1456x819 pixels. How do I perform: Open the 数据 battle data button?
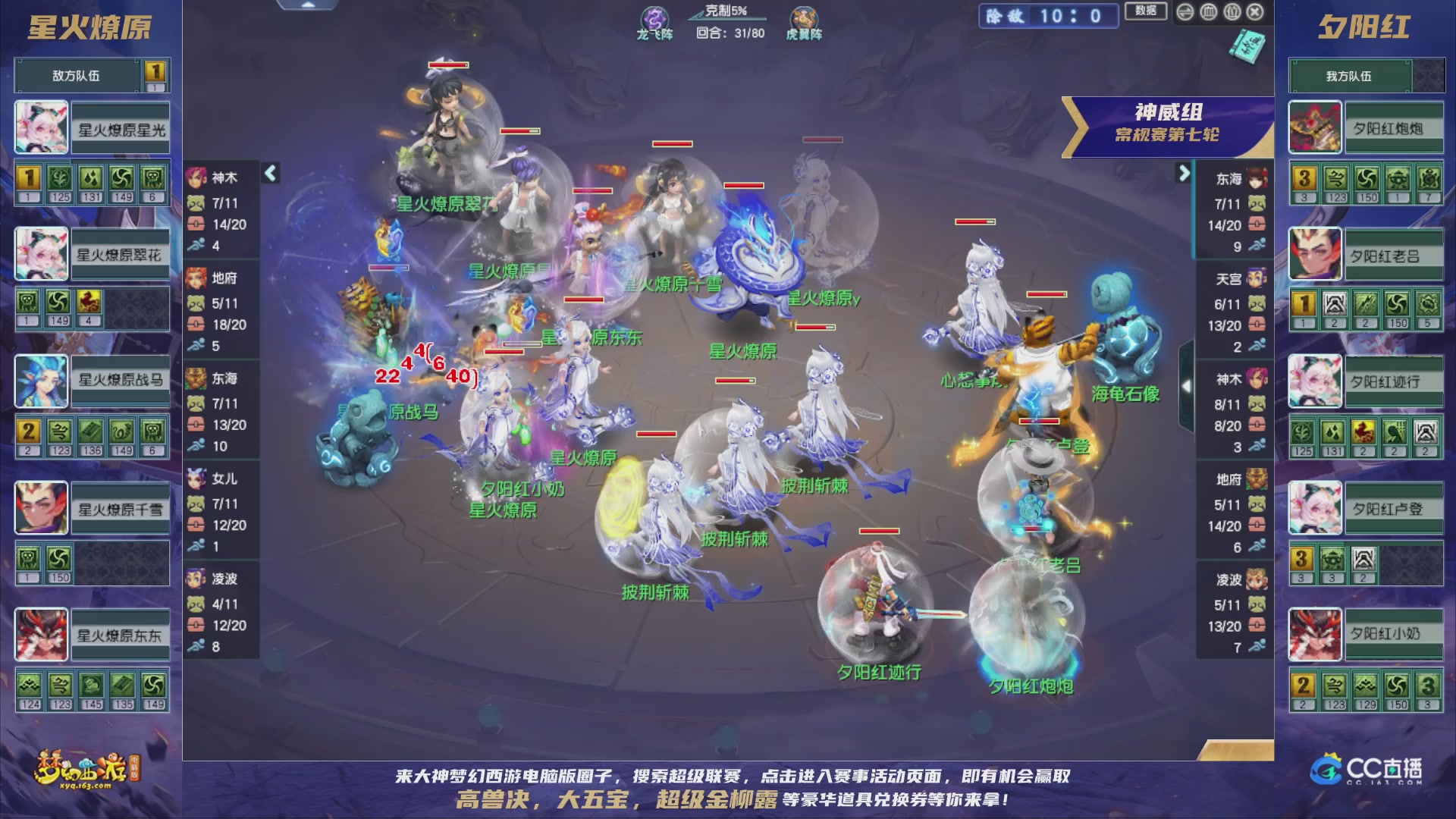coord(1147,13)
